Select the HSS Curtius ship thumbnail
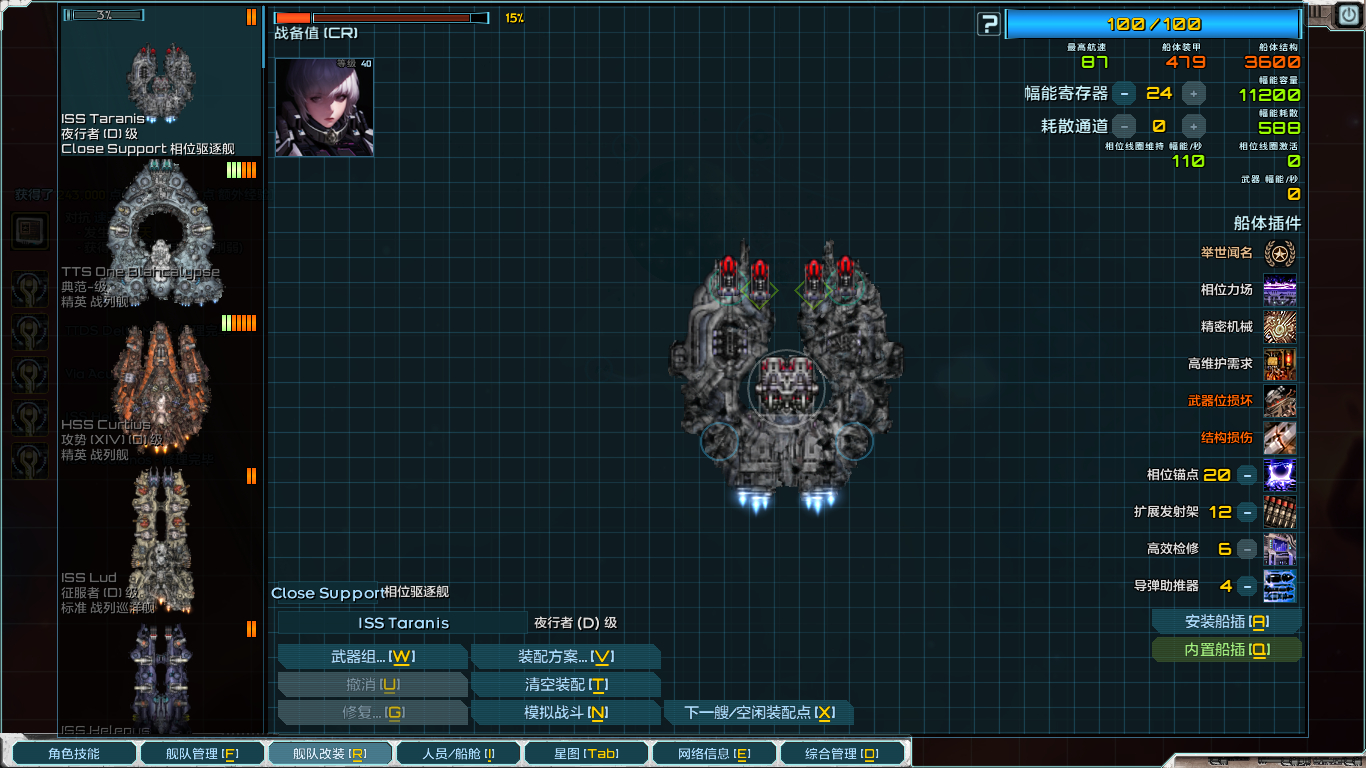Screen dimensions: 1366x768 pos(160,380)
